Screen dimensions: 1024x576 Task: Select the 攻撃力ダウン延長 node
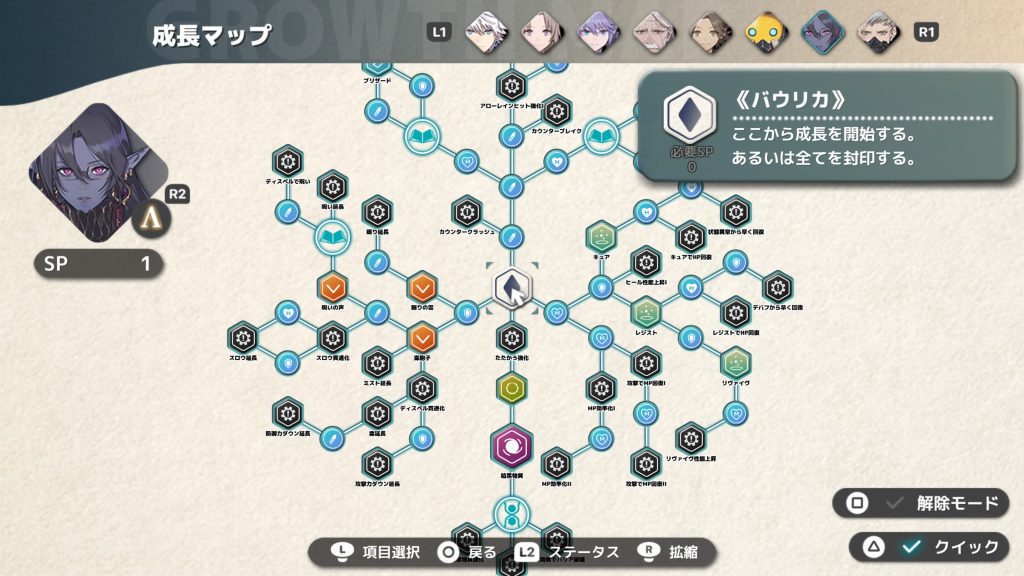click(377, 463)
